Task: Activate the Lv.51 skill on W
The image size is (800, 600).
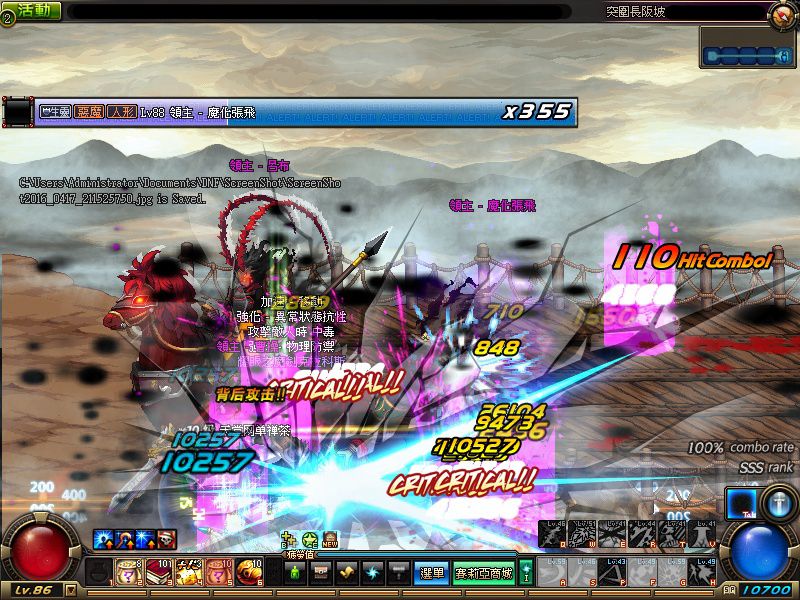Action: [x=580, y=534]
